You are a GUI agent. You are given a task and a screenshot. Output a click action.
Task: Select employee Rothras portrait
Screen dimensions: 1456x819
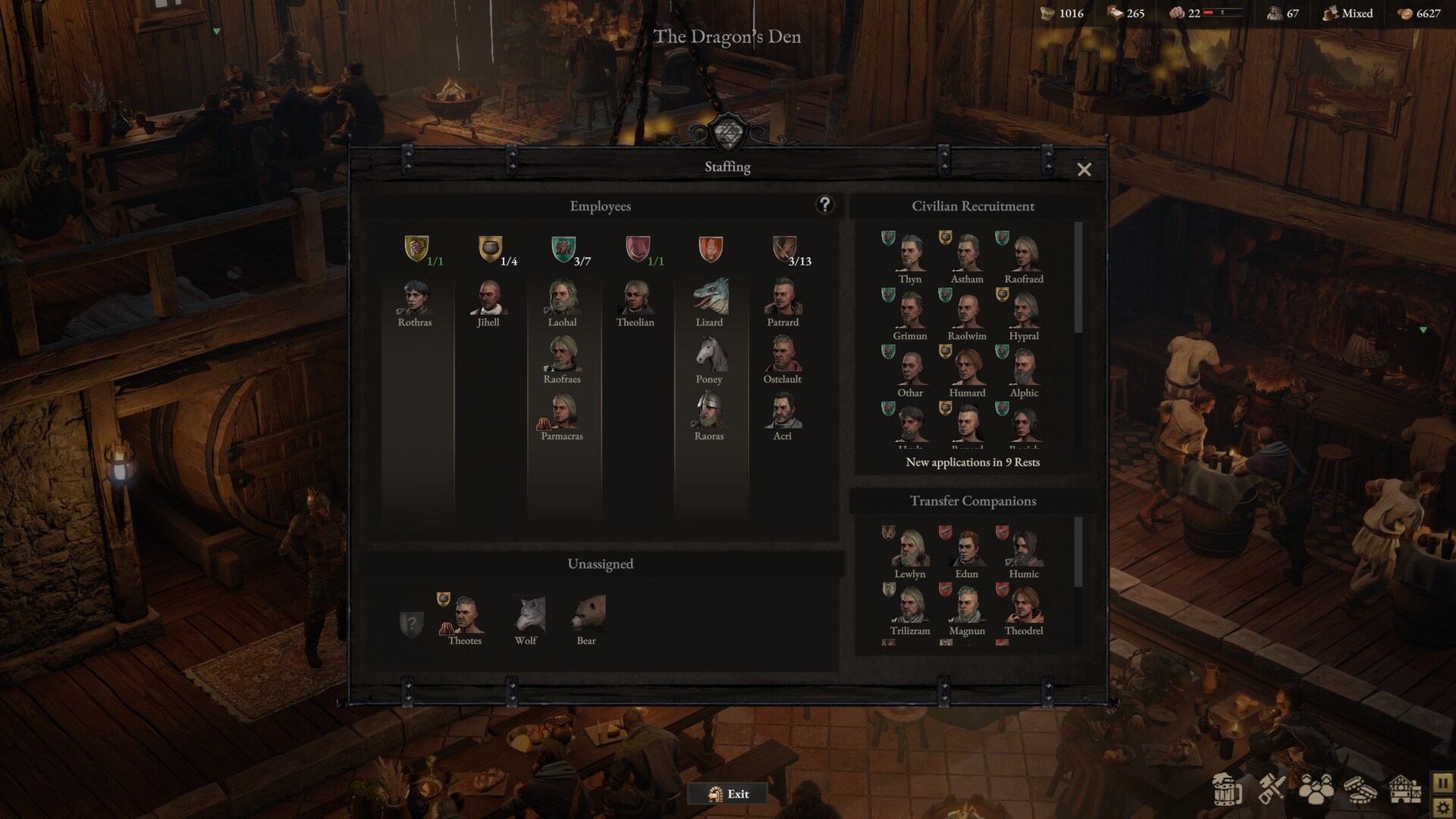click(414, 298)
